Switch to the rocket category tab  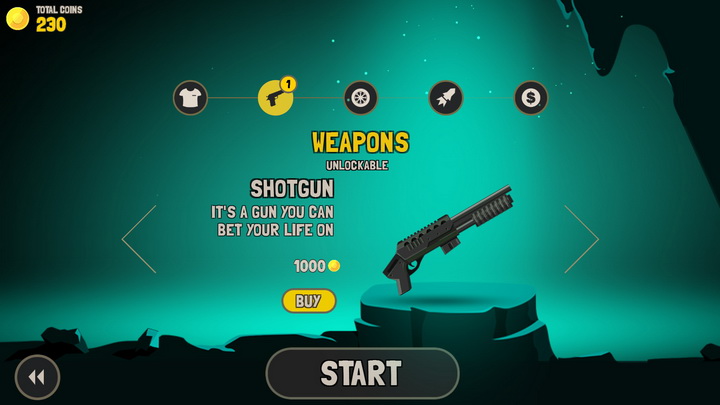coord(446,98)
